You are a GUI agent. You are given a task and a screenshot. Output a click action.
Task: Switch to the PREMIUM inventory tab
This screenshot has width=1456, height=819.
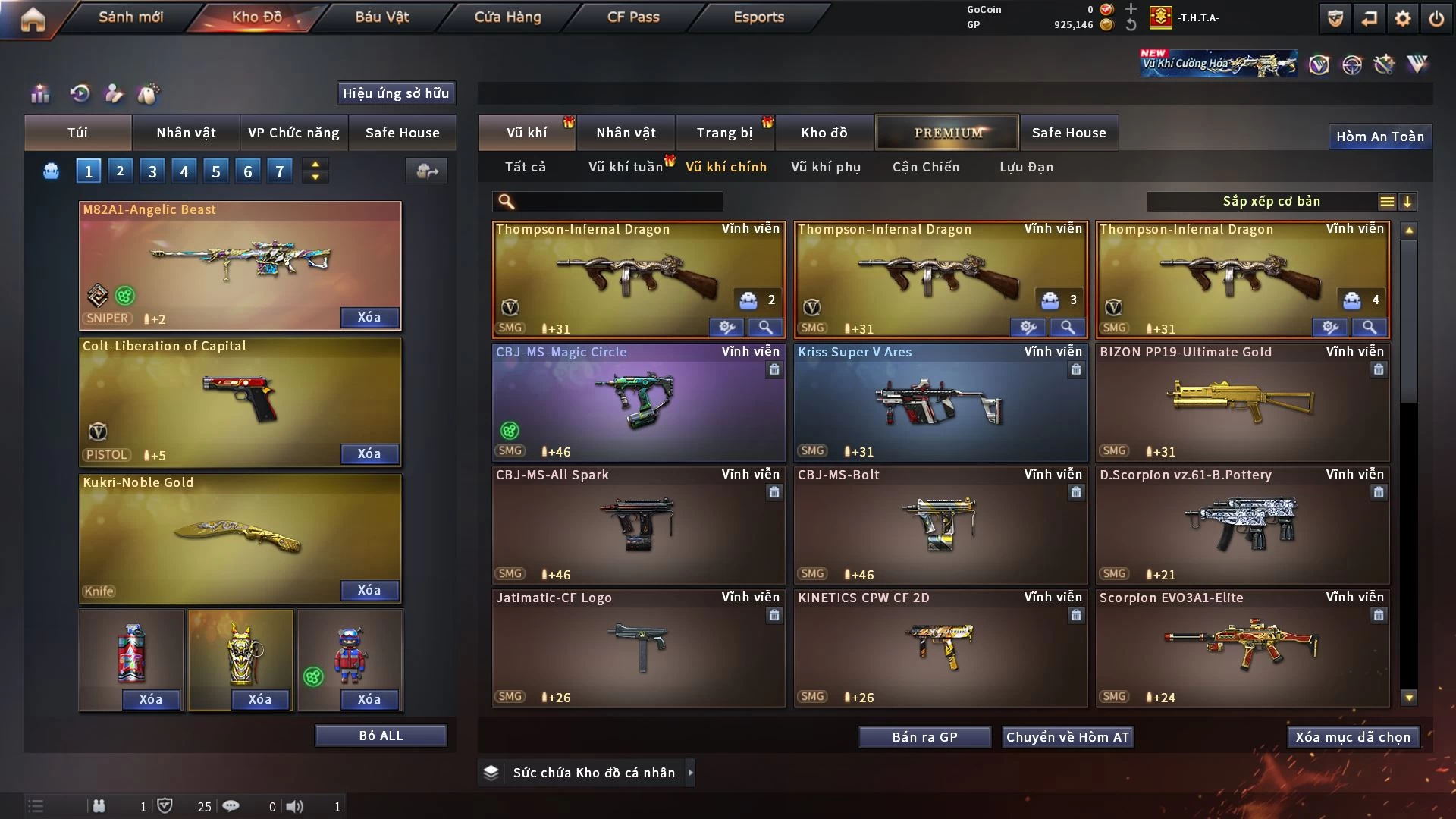coord(948,133)
